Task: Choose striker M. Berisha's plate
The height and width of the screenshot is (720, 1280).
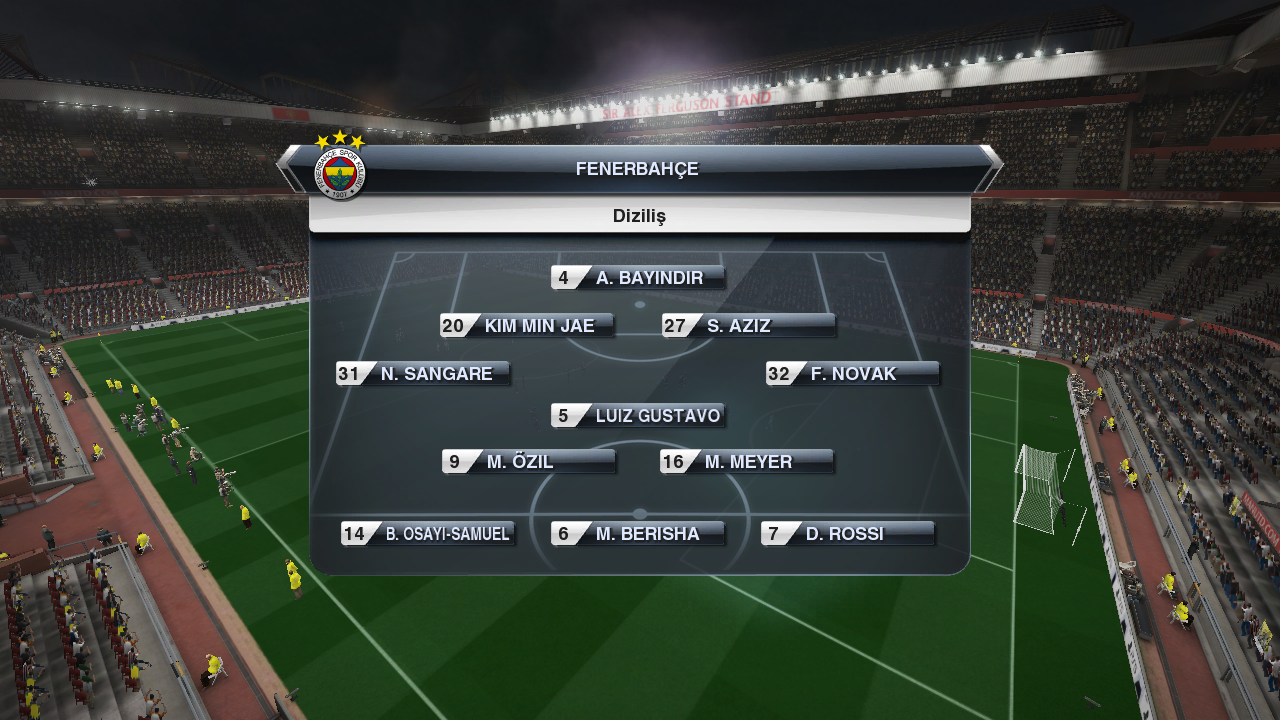Action: point(638,534)
